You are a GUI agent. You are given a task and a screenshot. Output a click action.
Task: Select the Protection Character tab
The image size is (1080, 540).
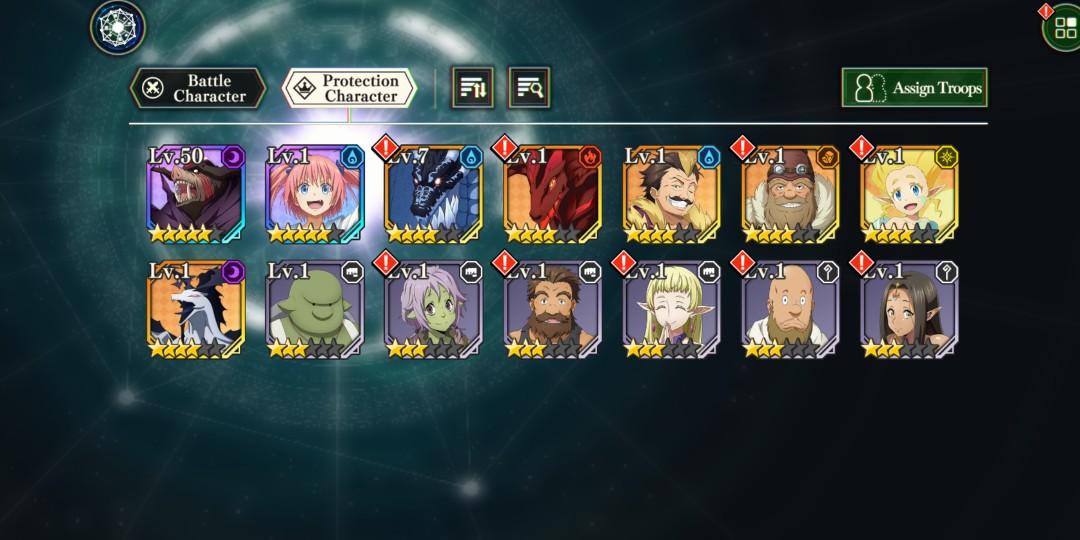click(349, 88)
